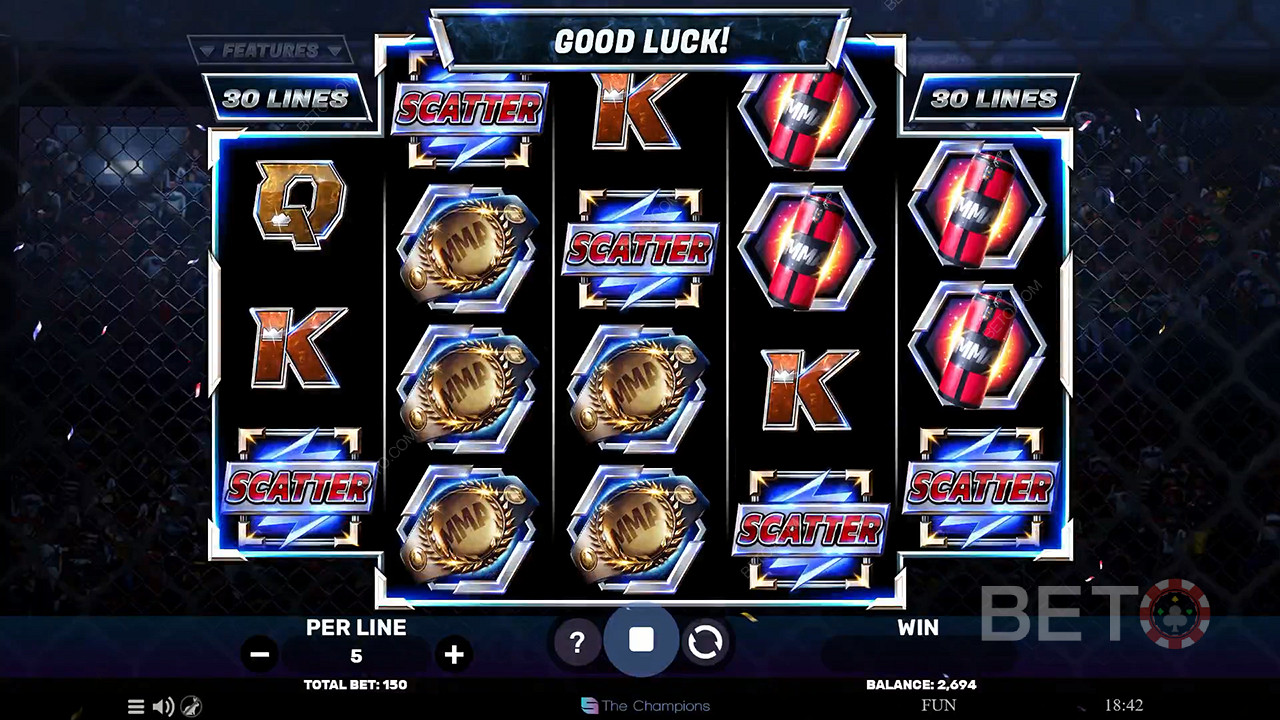Open the Features dropdown
This screenshot has width=1280, height=720.
point(270,50)
